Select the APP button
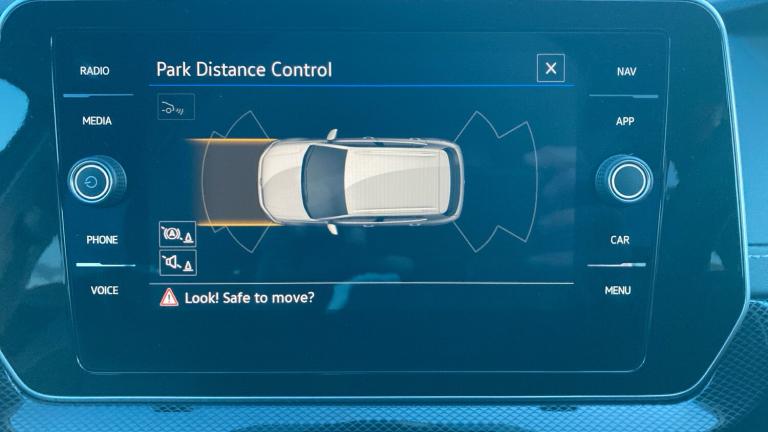The height and width of the screenshot is (432, 768). pyautogui.click(x=625, y=121)
